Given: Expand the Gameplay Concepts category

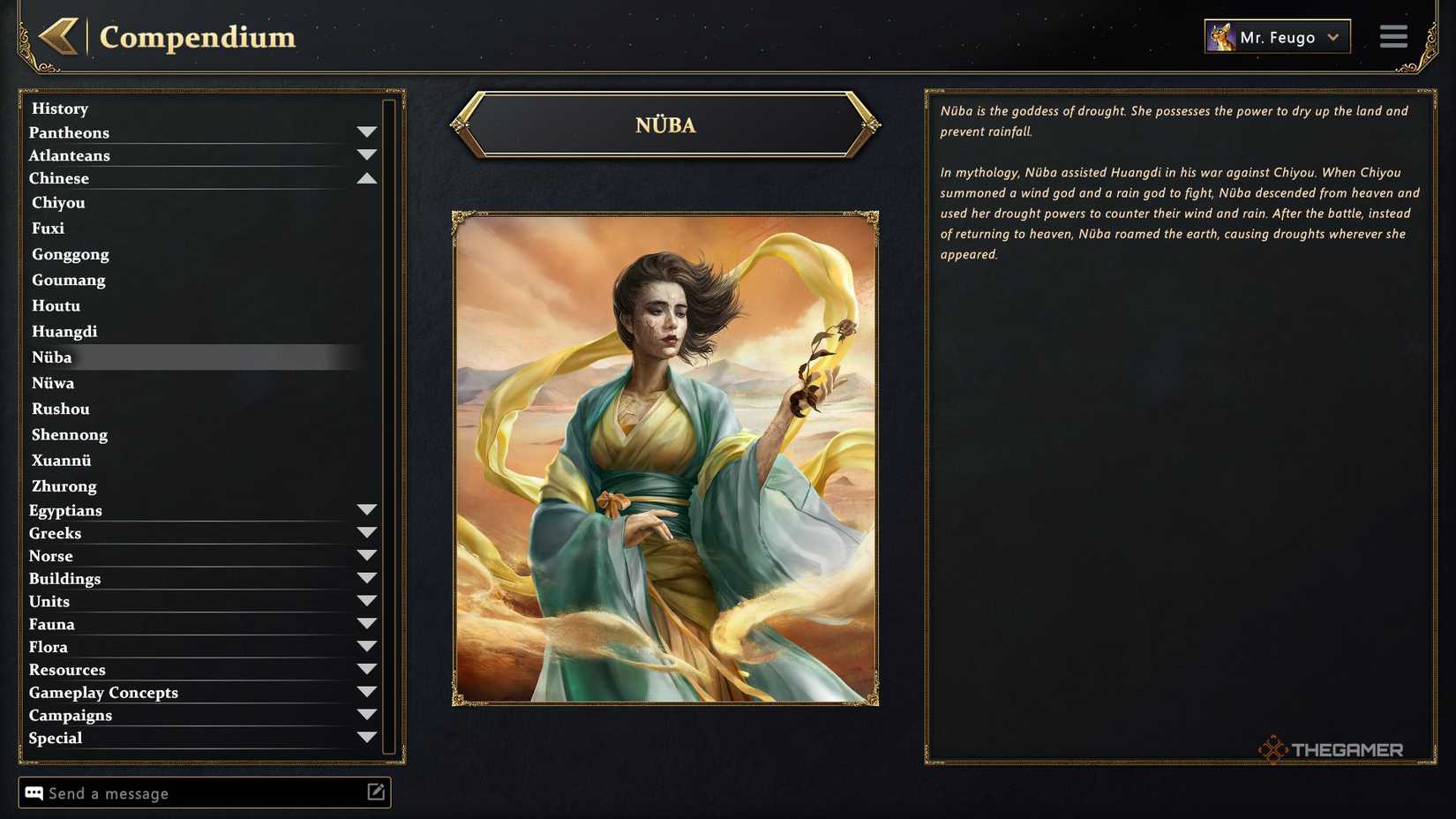Looking at the screenshot, I should click(368, 690).
